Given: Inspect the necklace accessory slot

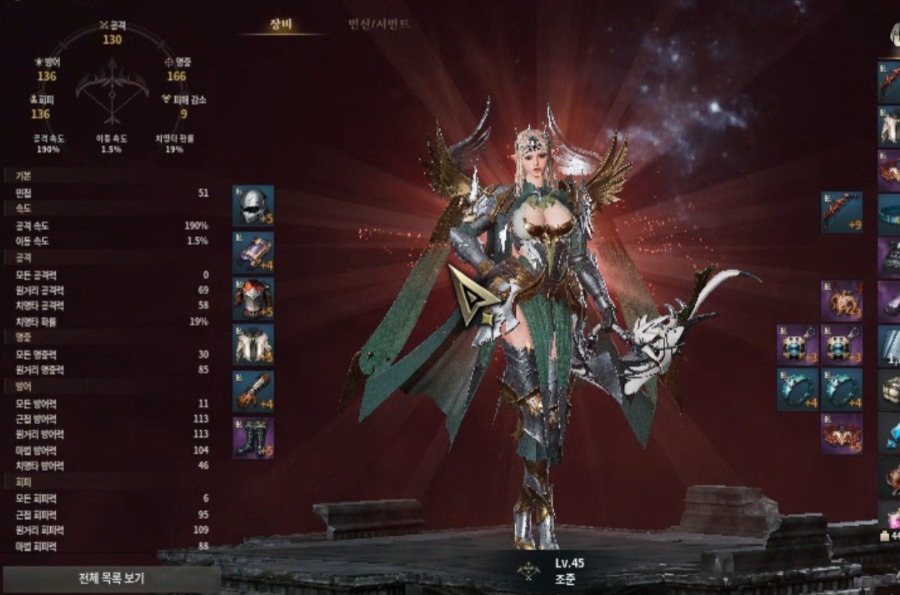Looking at the screenshot, I should tap(842, 300).
